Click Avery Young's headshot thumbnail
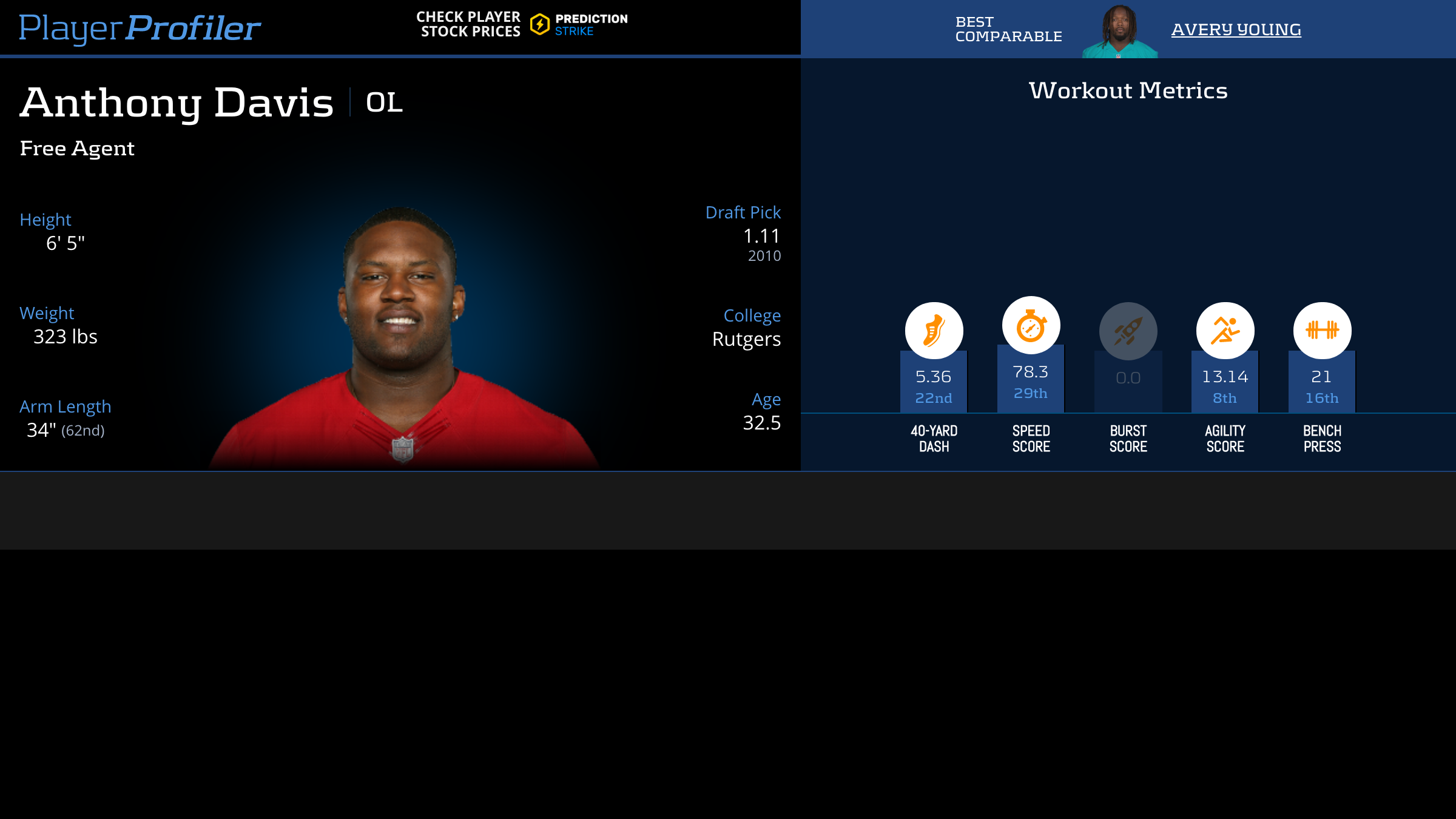 tap(1119, 32)
